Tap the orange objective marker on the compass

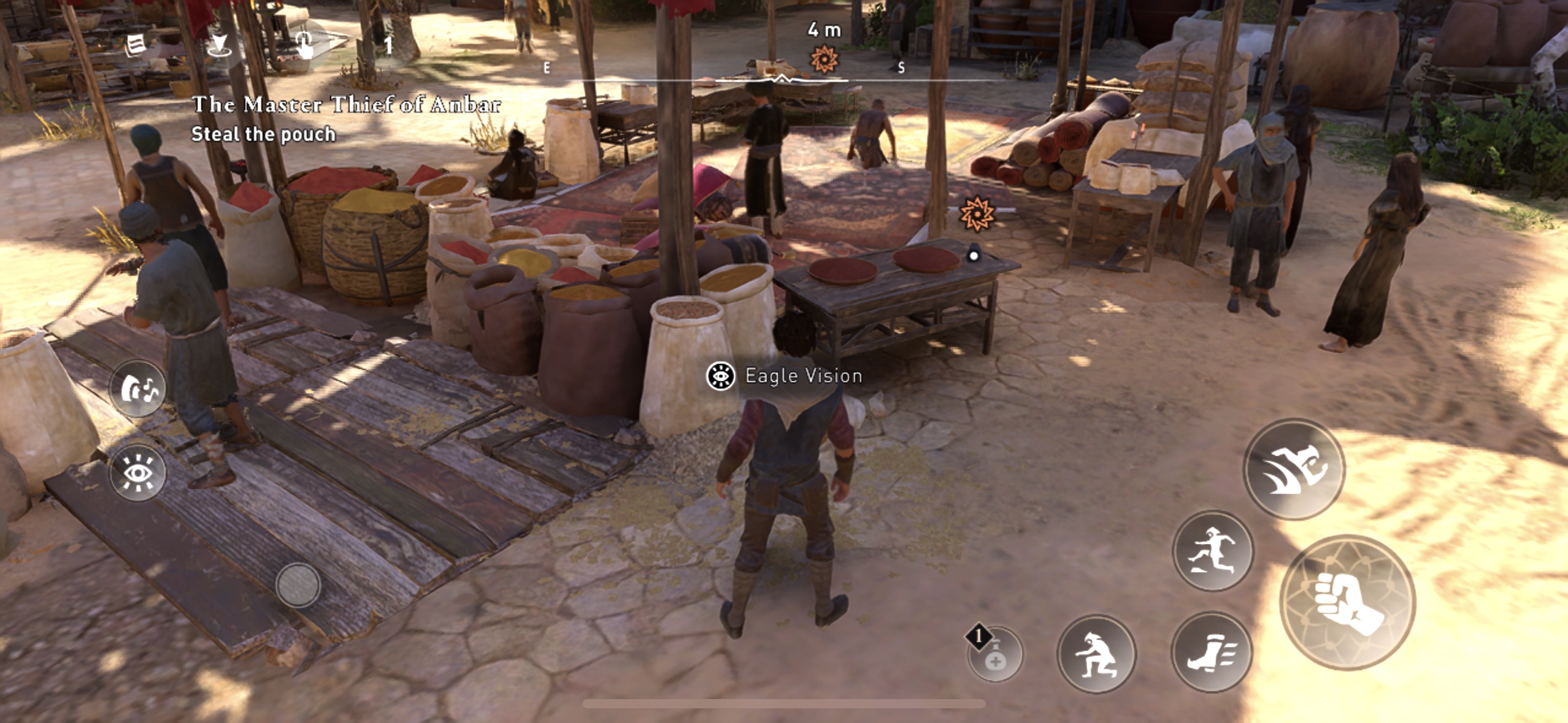[x=824, y=59]
